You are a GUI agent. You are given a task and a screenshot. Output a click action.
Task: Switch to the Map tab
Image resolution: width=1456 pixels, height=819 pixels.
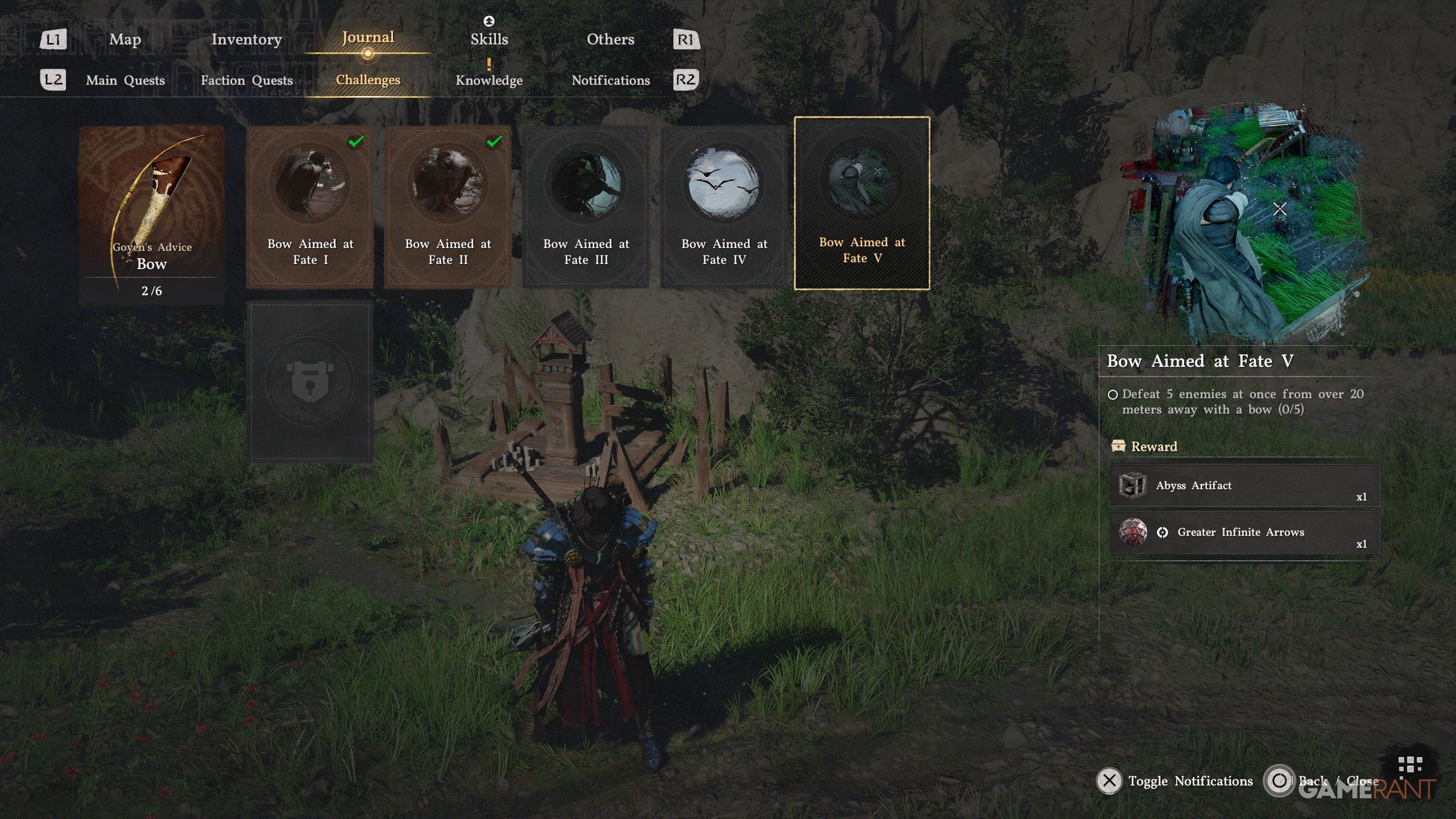[x=125, y=39]
